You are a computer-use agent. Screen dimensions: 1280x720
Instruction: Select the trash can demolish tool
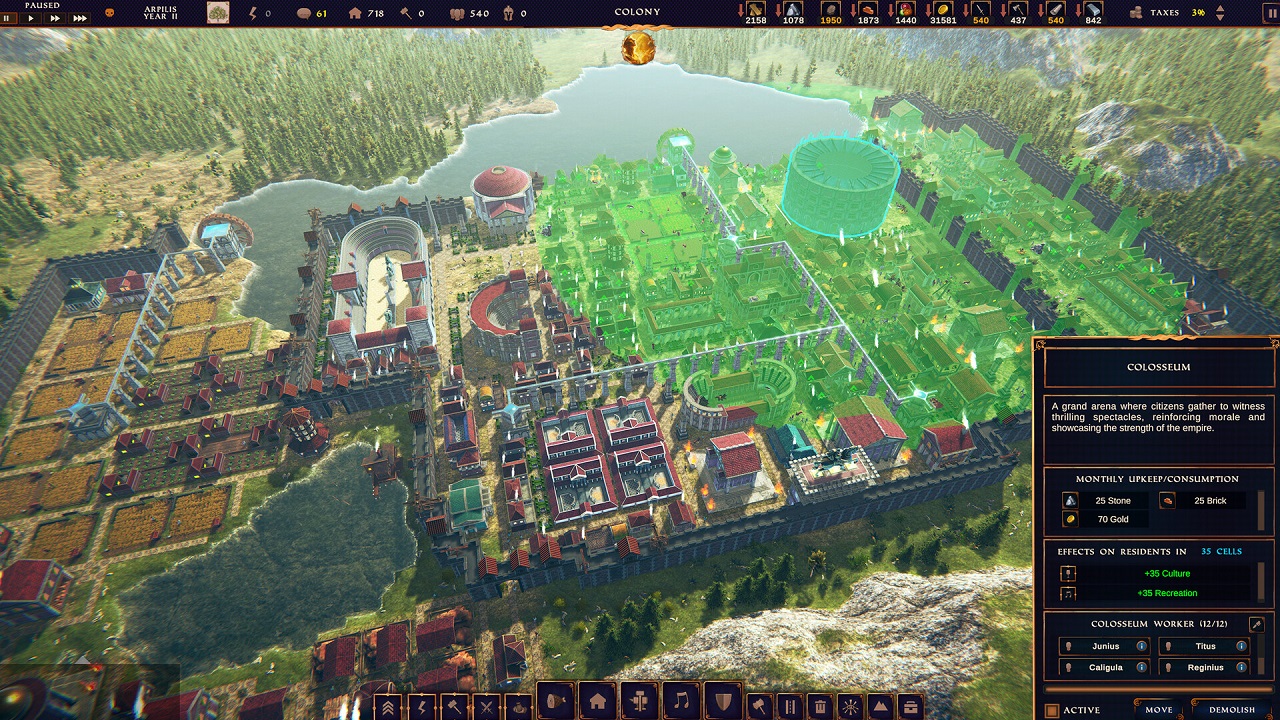pyautogui.click(x=820, y=706)
